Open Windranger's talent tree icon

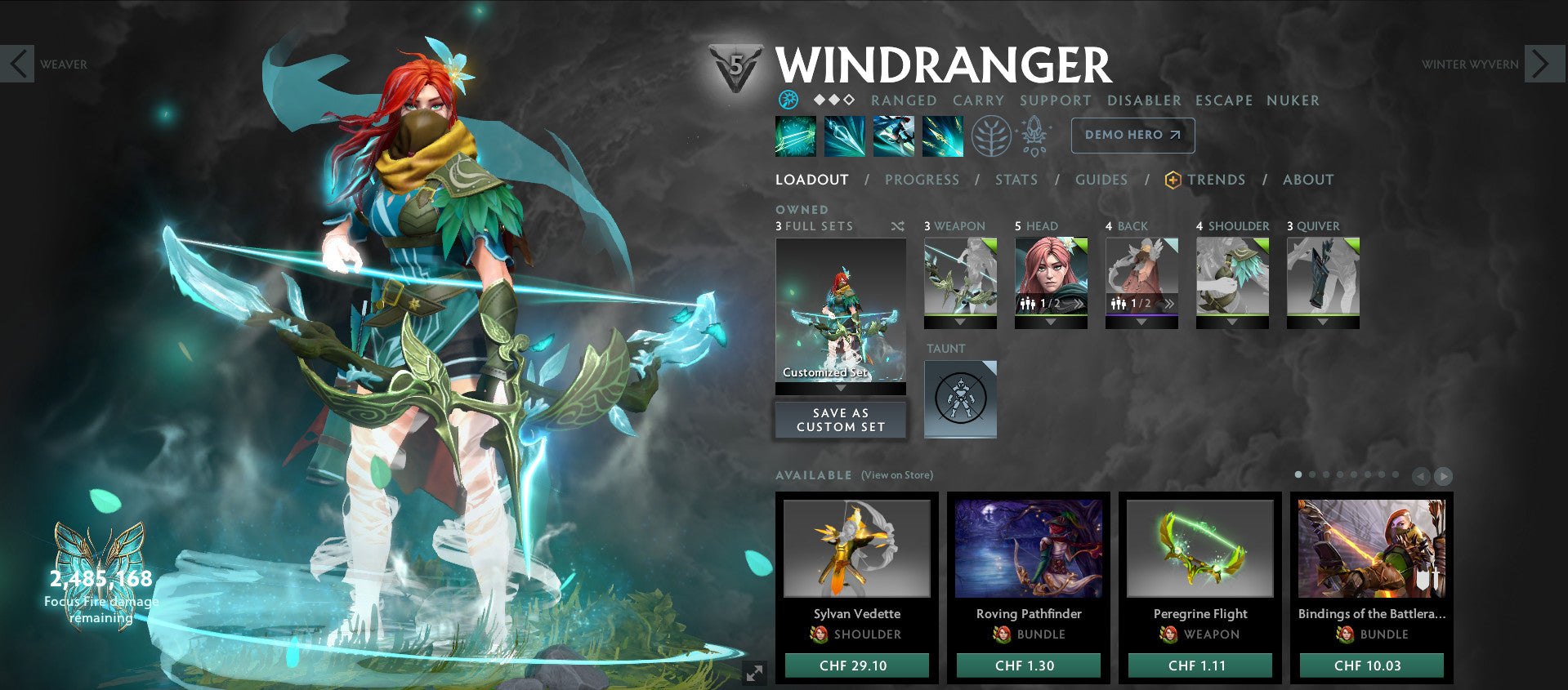[x=991, y=136]
